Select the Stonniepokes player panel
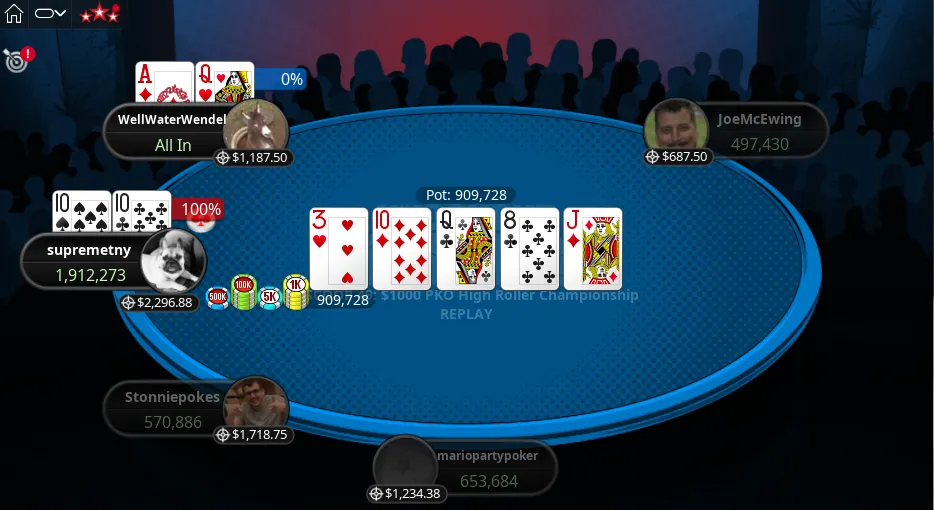Screen dimensions: 934x510 (170, 409)
